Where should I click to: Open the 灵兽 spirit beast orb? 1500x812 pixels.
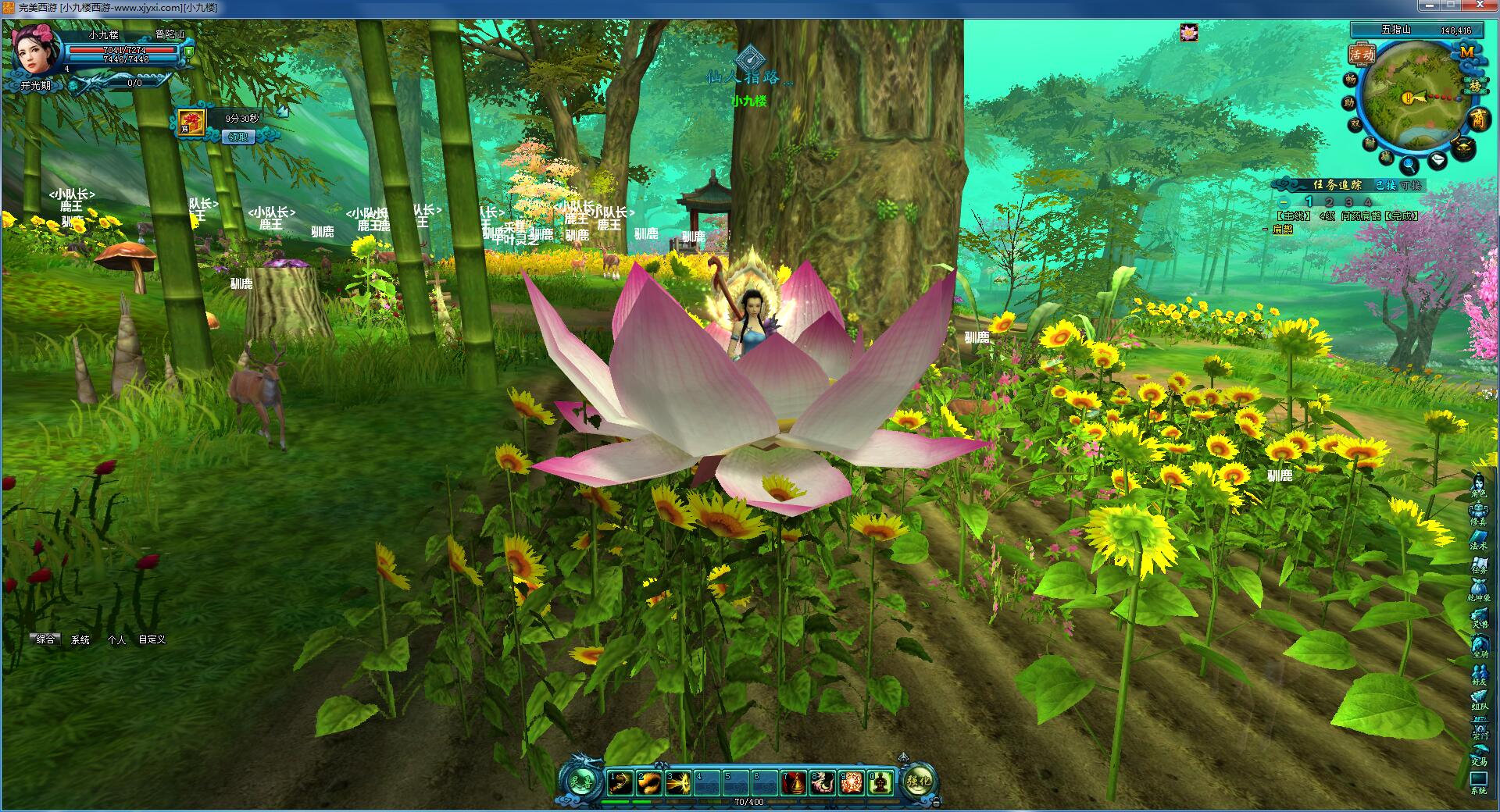point(581,781)
